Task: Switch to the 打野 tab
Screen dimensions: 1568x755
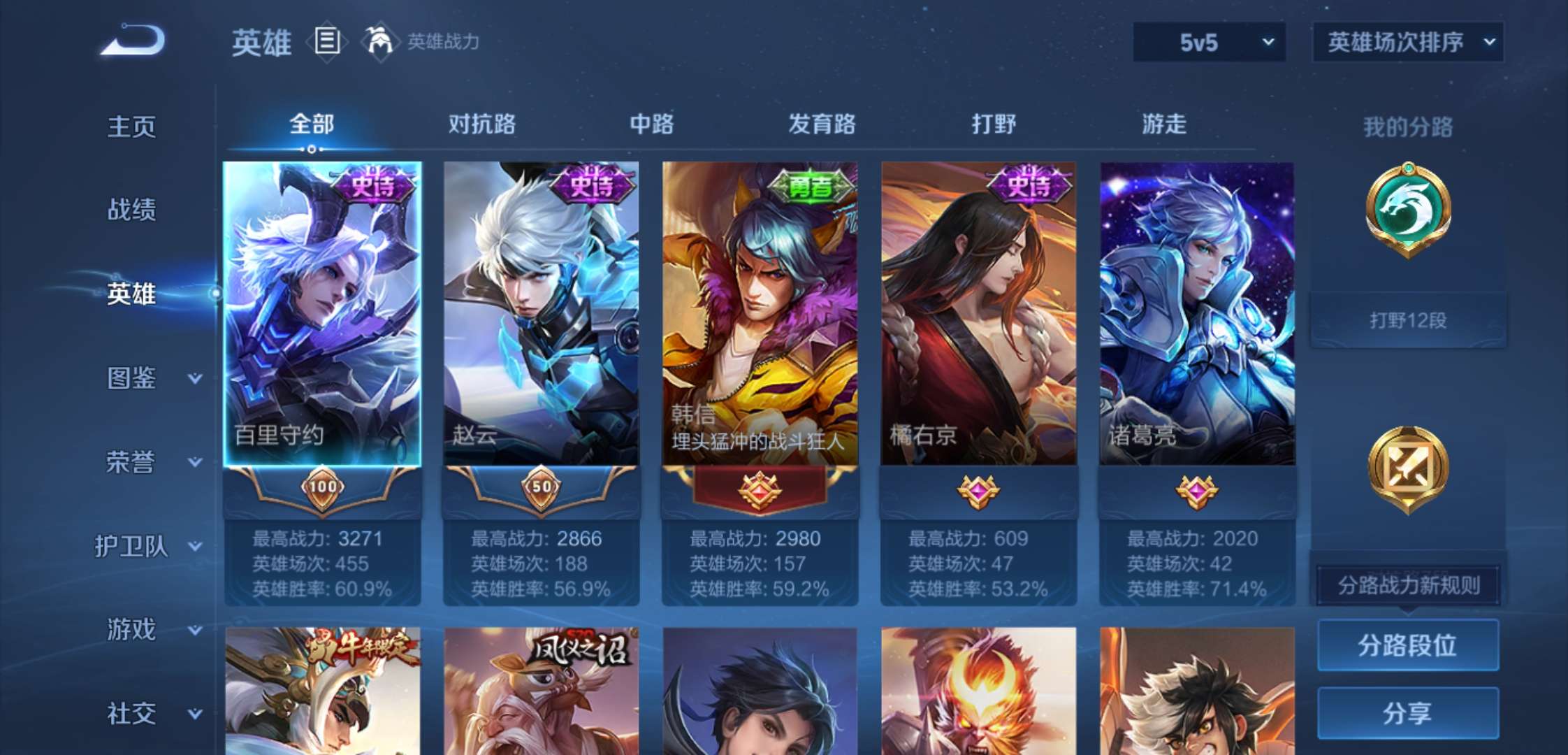Action: click(992, 124)
